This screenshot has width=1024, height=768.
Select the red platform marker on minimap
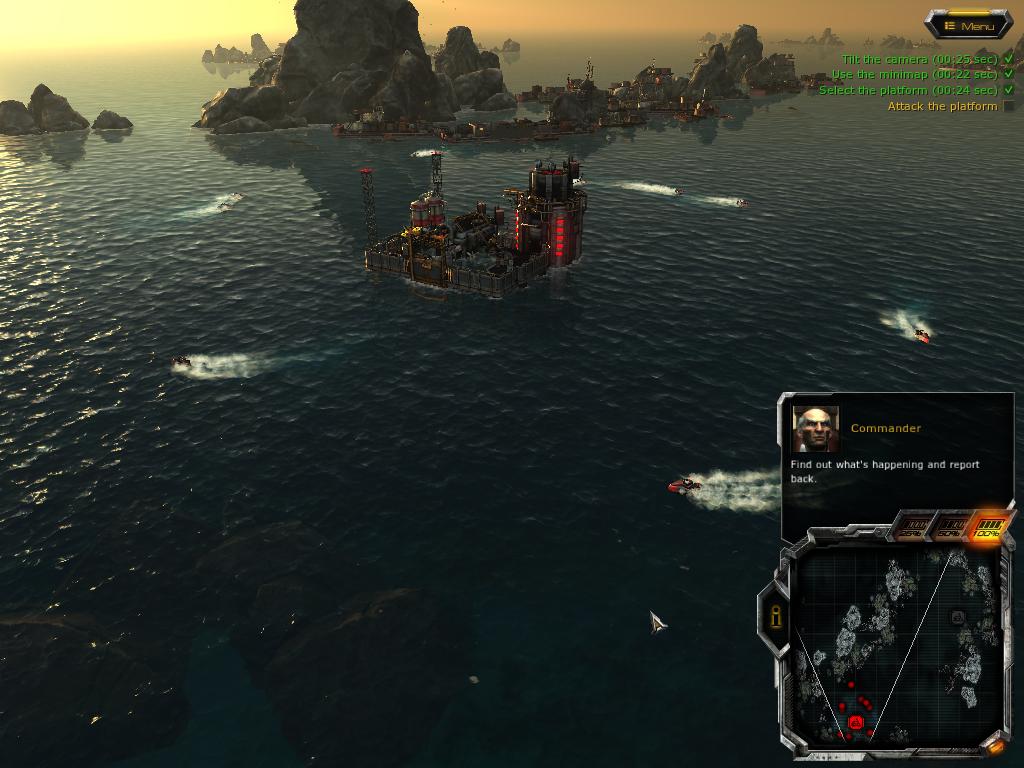855,722
